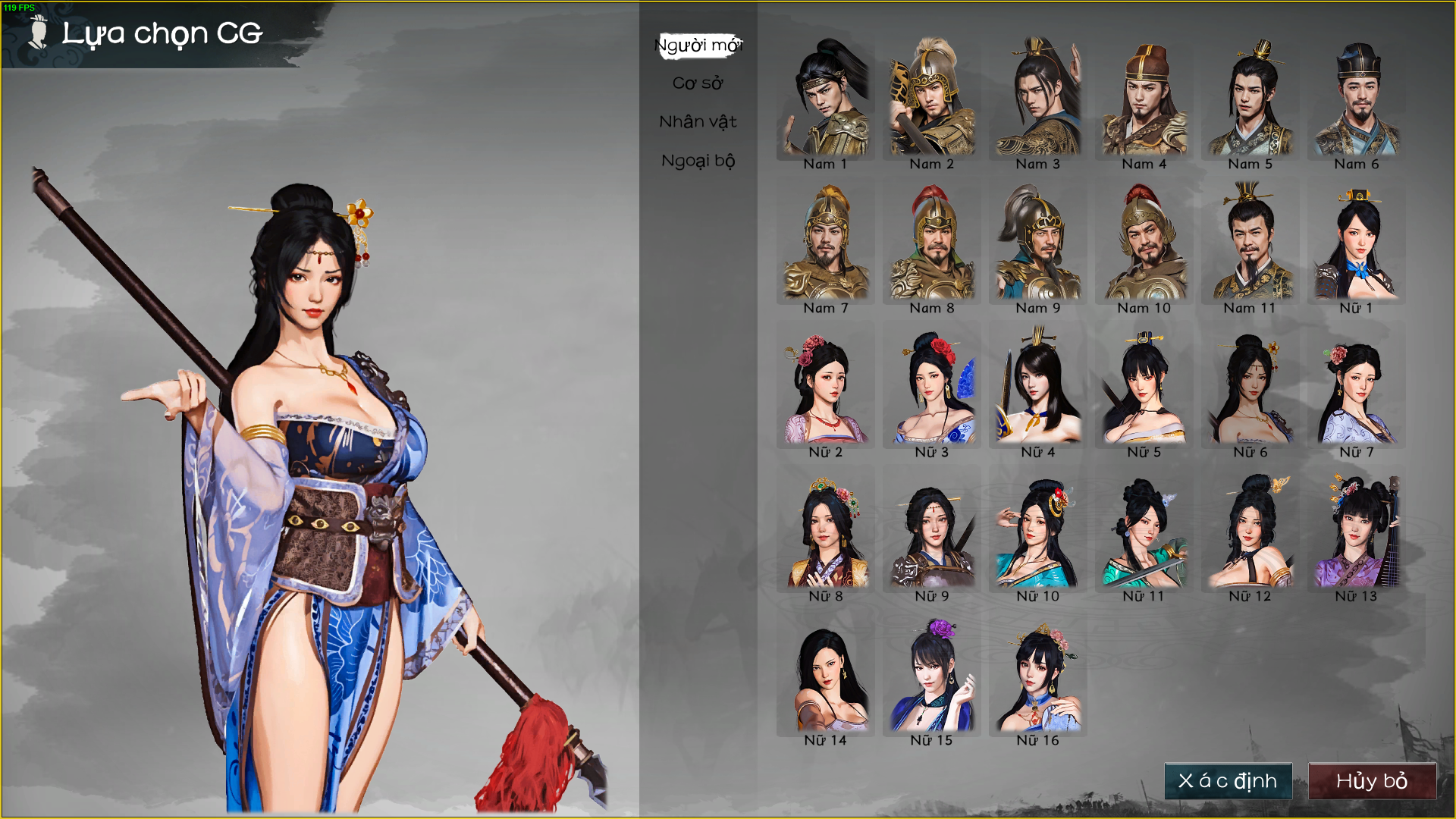Select the Nam 4 portrait
Image resolution: width=1456 pixels, height=819 pixels.
click(x=1144, y=99)
